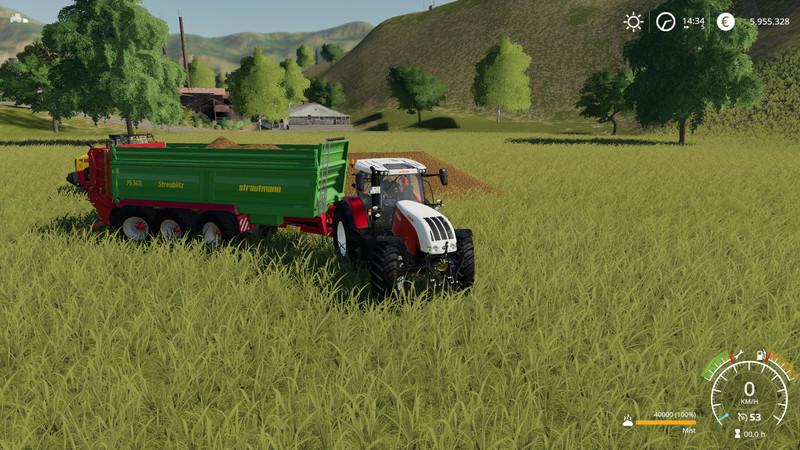
Task: Click the fuel pump gauge icon
Action: [x=760, y=355]
